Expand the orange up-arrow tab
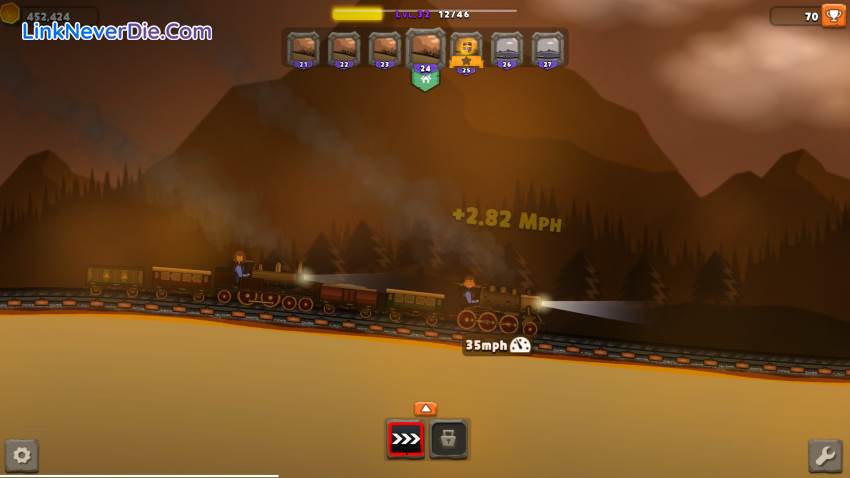This screenshot has height=478, width=850. [425, 408]
